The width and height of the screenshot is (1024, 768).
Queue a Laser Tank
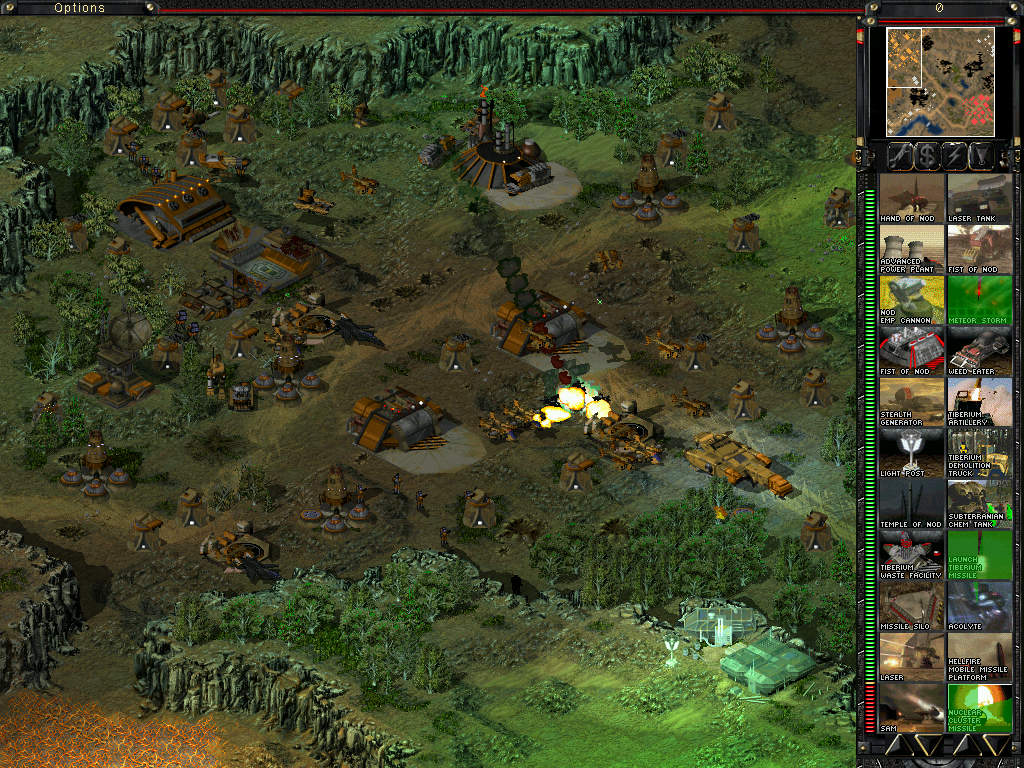[979, 198]
